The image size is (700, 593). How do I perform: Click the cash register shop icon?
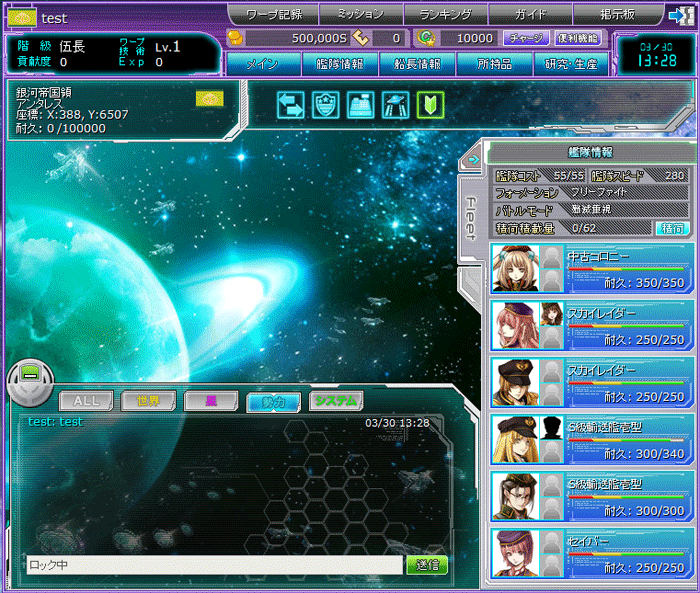click(361, 105)
